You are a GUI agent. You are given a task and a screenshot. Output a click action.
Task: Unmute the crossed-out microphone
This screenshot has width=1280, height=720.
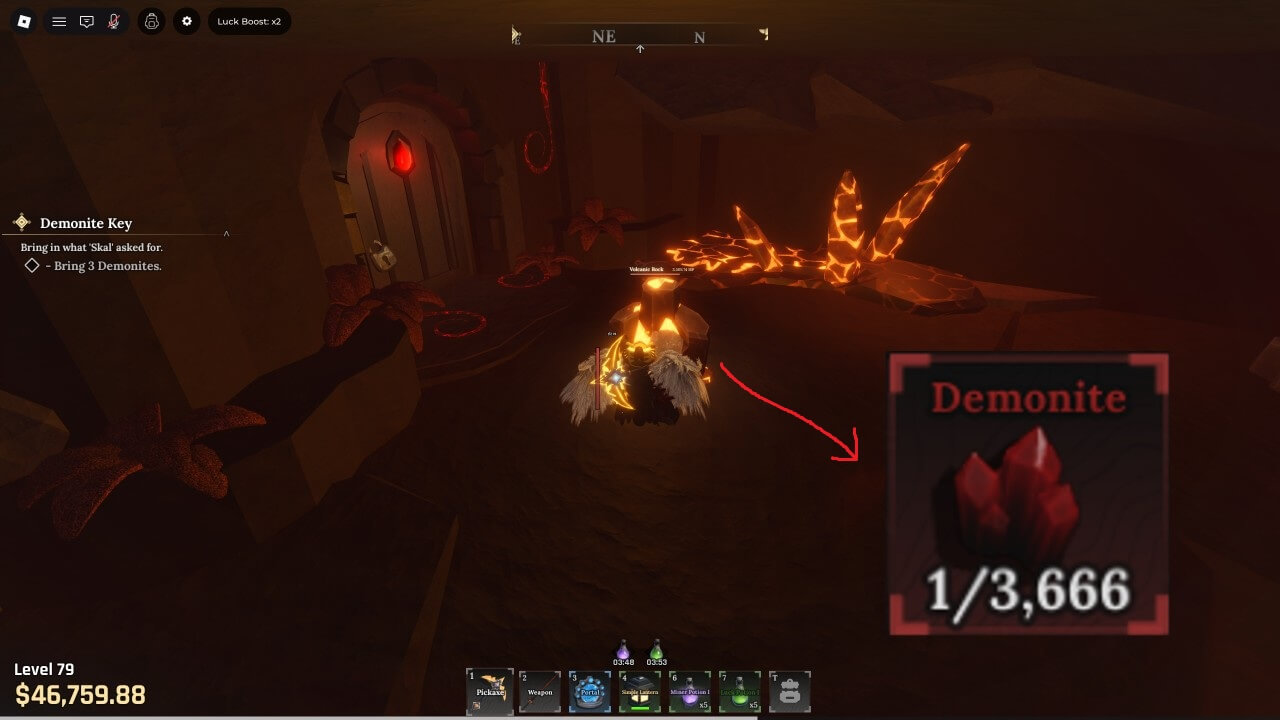tap(114, 21)
